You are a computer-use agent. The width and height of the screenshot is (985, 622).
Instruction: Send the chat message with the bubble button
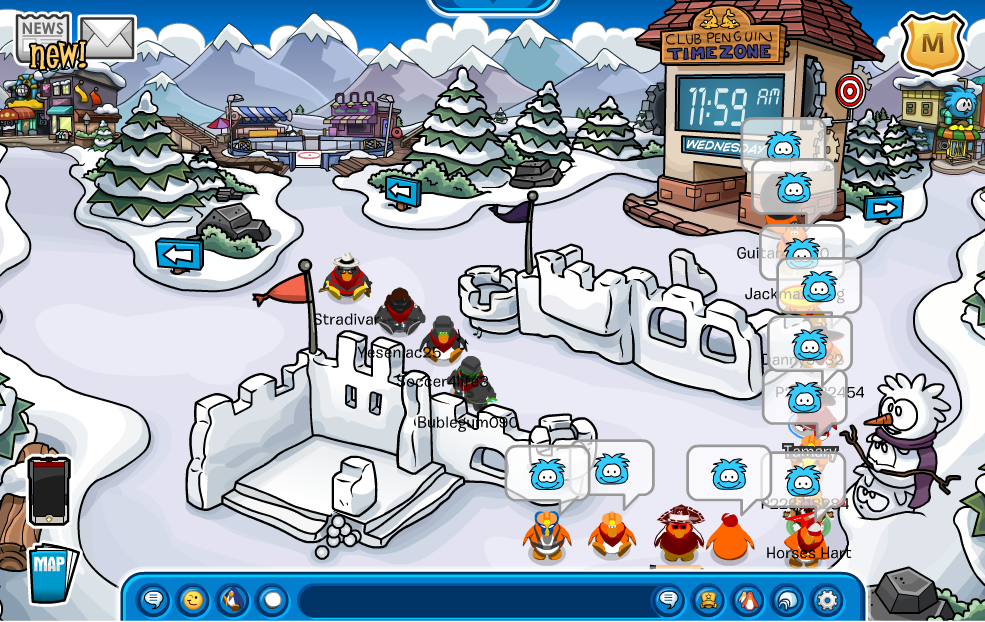coord(669,600)
